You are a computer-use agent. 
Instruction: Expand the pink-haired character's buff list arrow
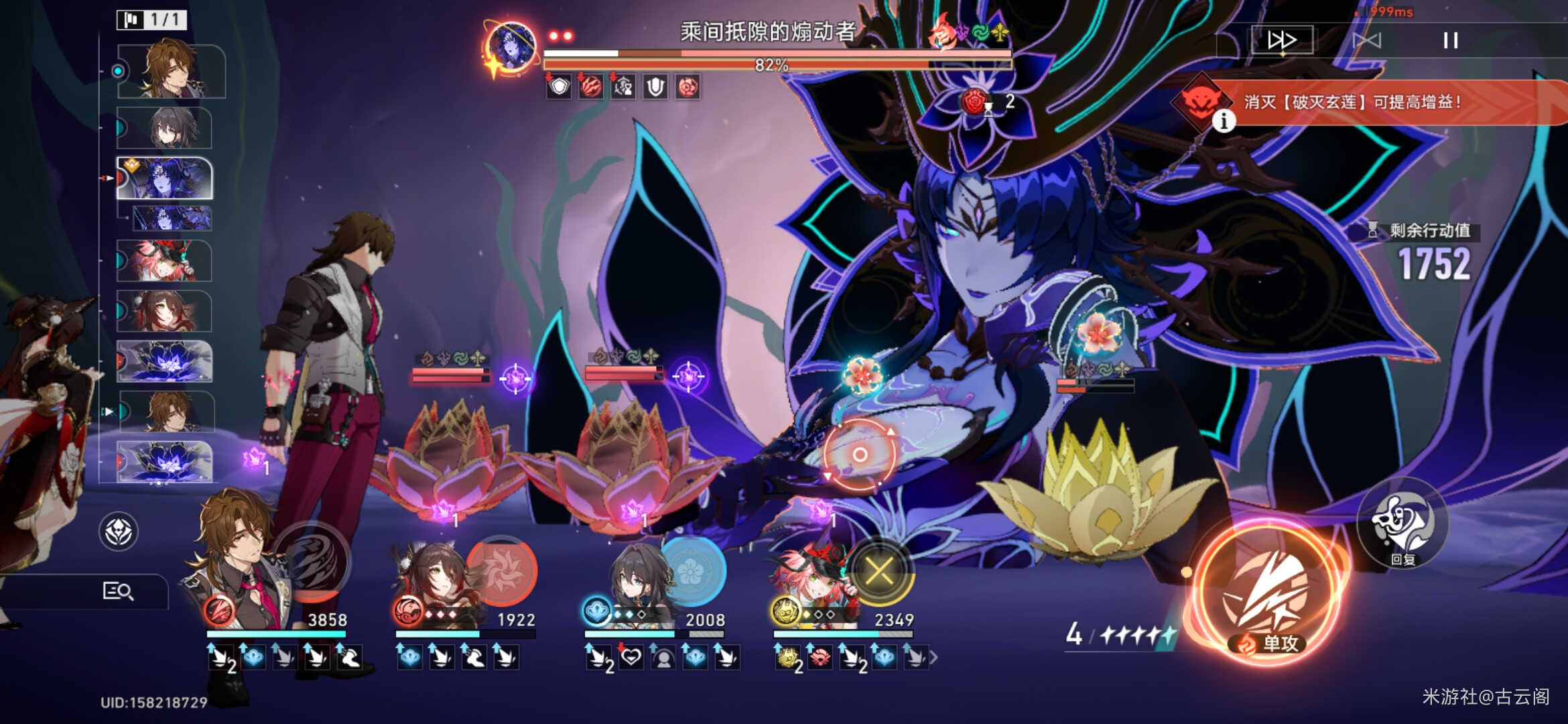(x=933, y=658)
